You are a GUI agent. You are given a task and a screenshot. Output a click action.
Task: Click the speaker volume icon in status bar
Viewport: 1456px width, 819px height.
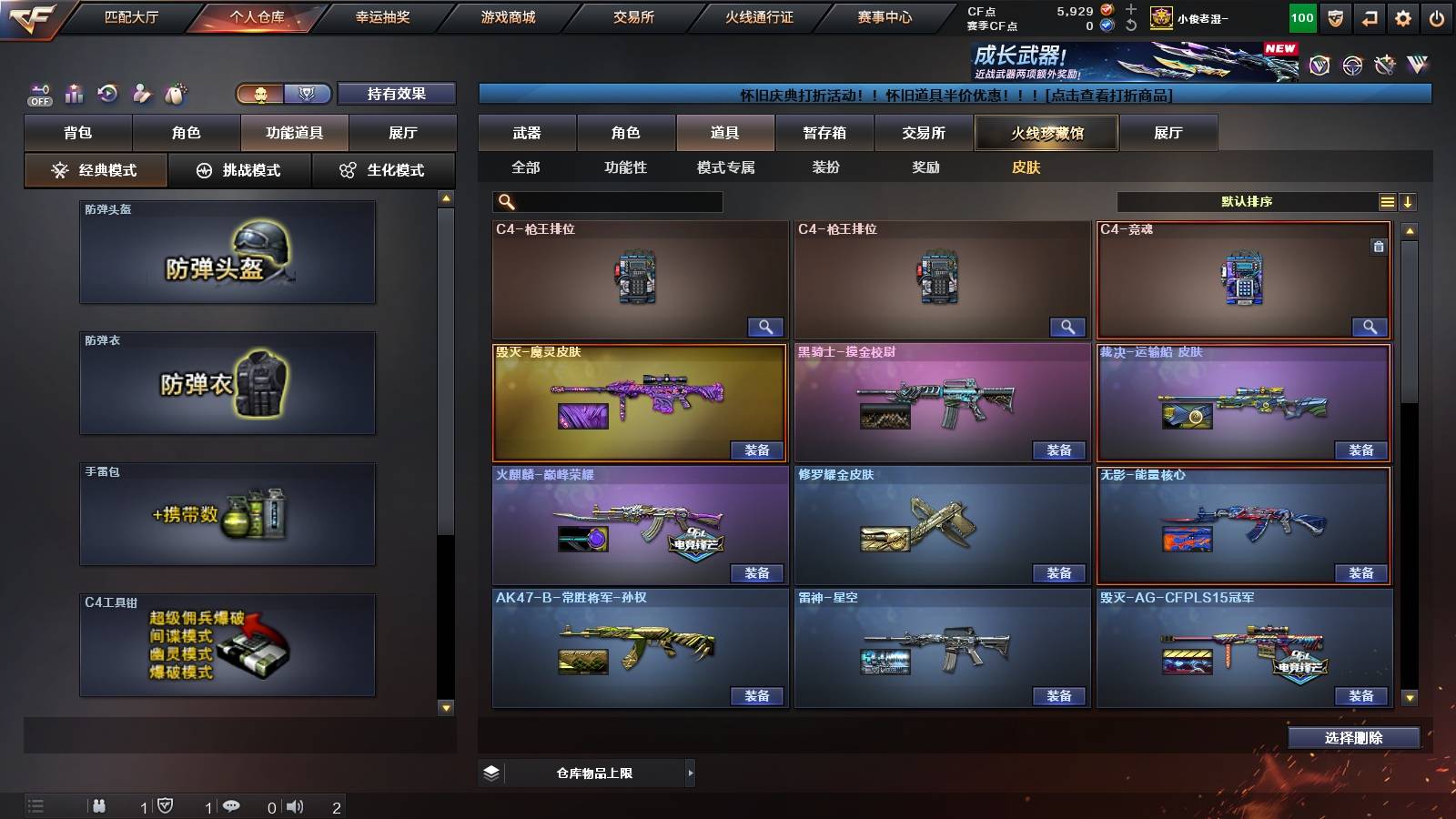coord(293,806)
